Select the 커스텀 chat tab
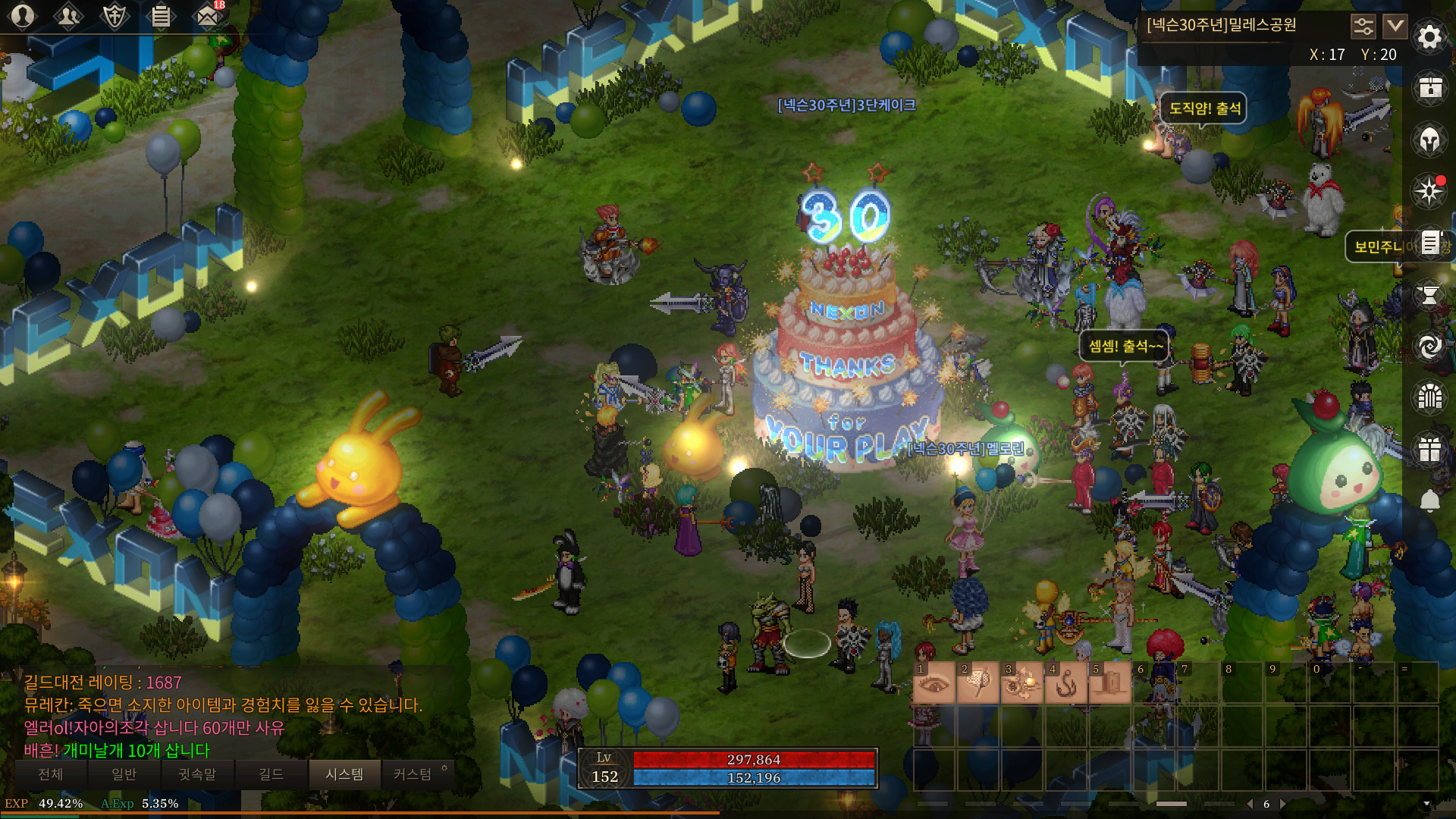This screenshot has height=819, width=1456. pyautogui.click(x=413, y=774)
